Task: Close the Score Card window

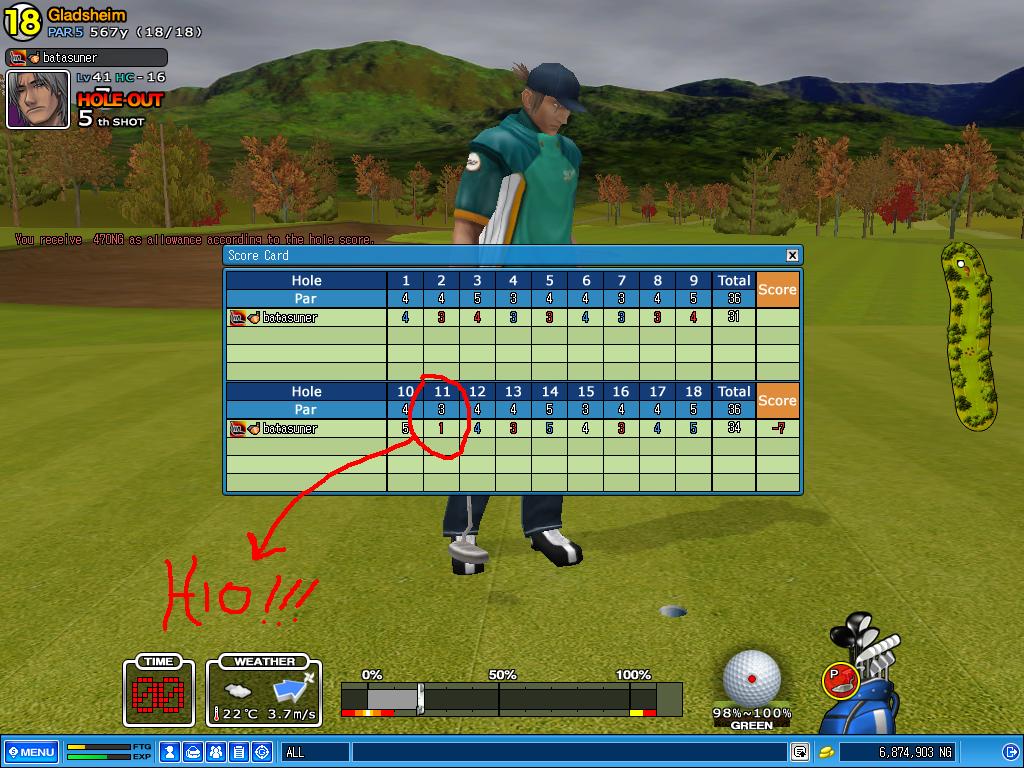Action: tap(792, 255)
